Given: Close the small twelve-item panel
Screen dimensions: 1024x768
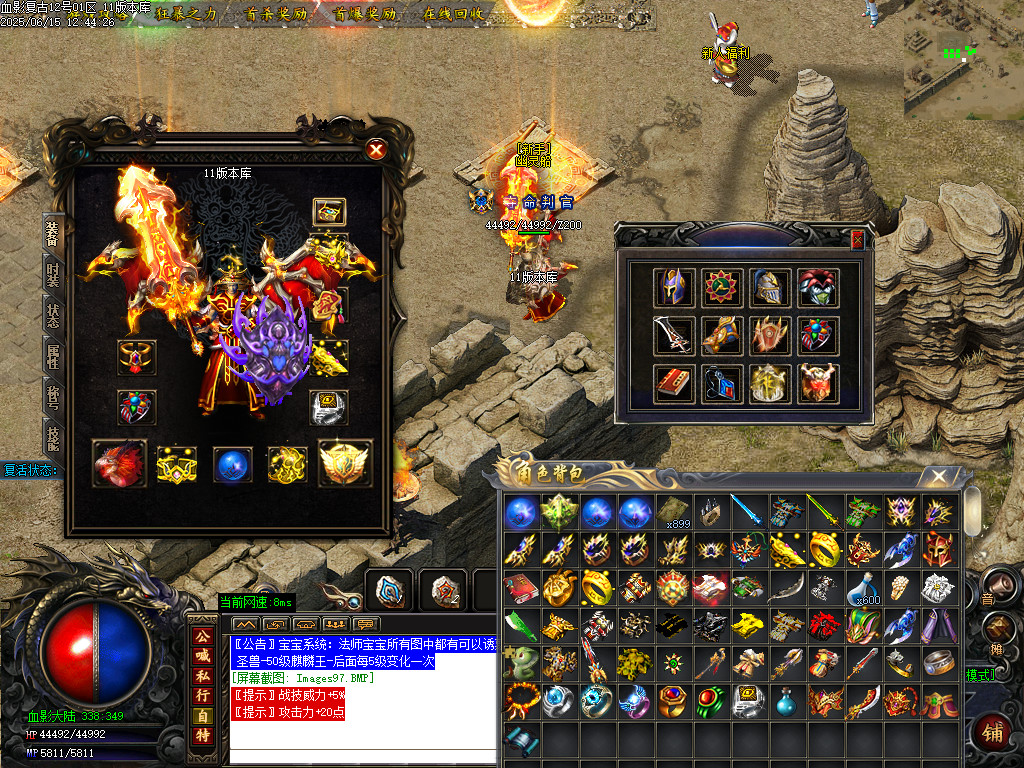Looking at the screenshot, I should [857, 239].
